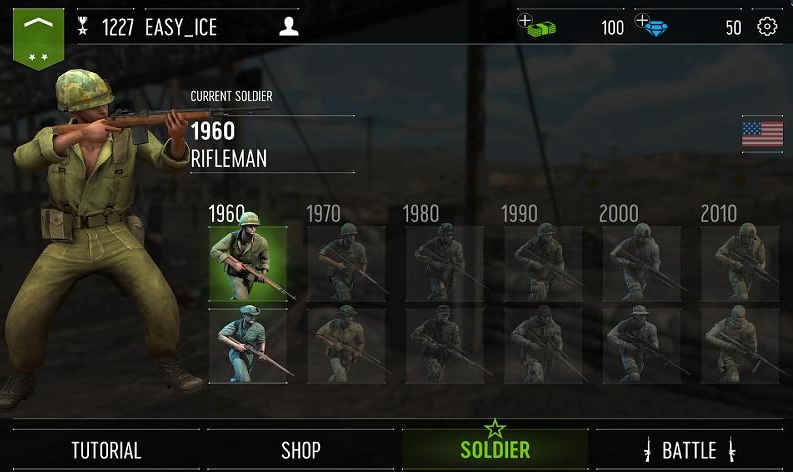The image size is (793, 472).
Task: Open the player profile icon
Action: click(289, 27)
